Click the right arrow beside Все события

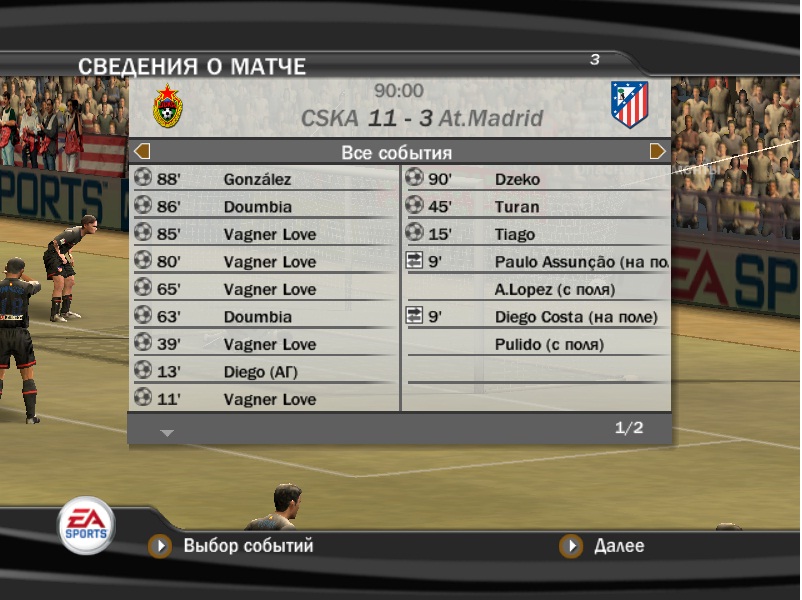click(657, 152)
